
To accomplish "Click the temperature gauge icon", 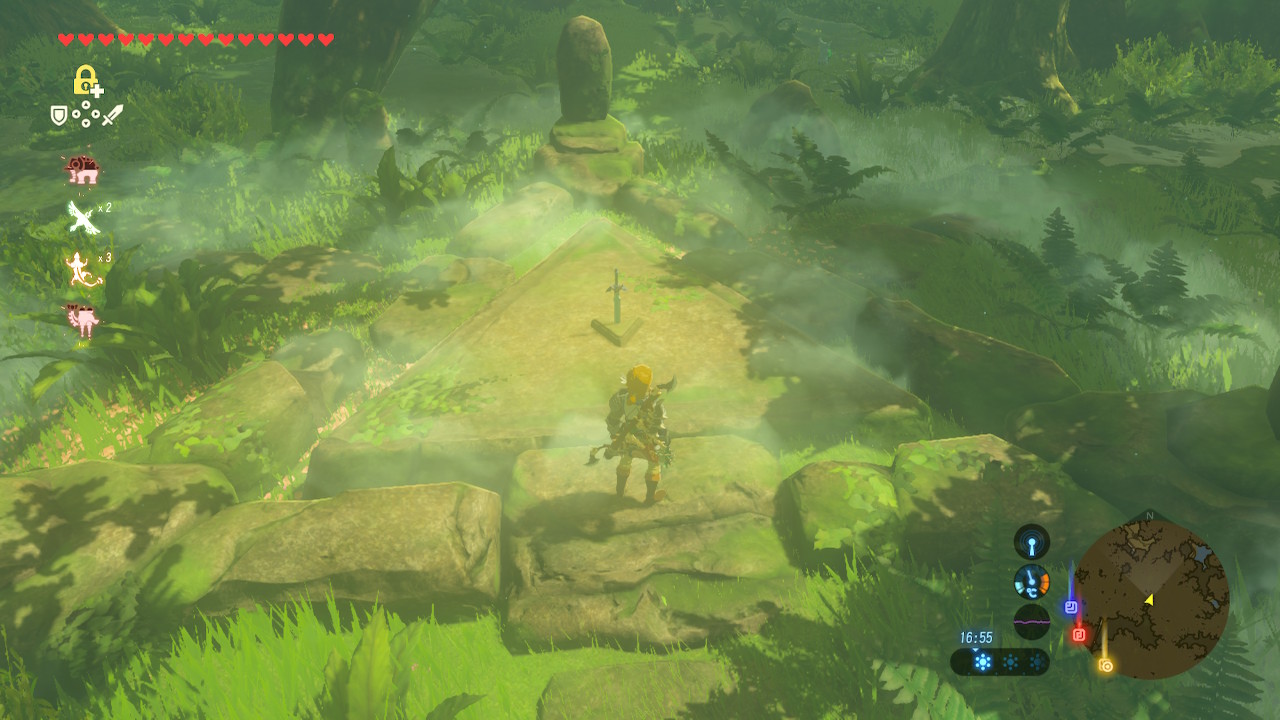I will [x=1032, y=581].
